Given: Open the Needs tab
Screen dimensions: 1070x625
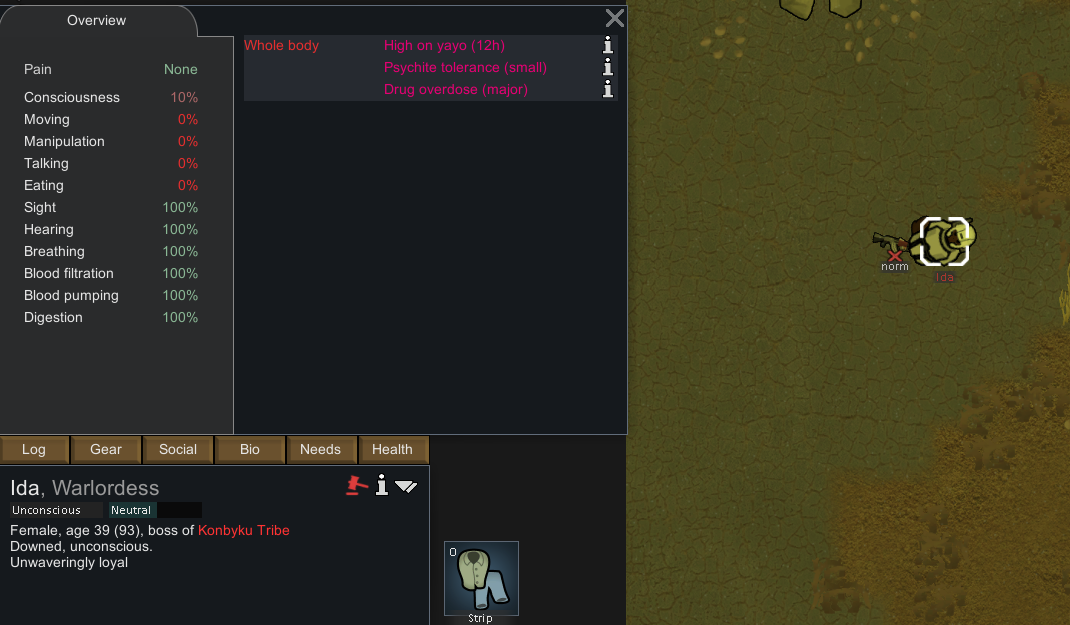Looking at the screenshot, I should 321,450.
